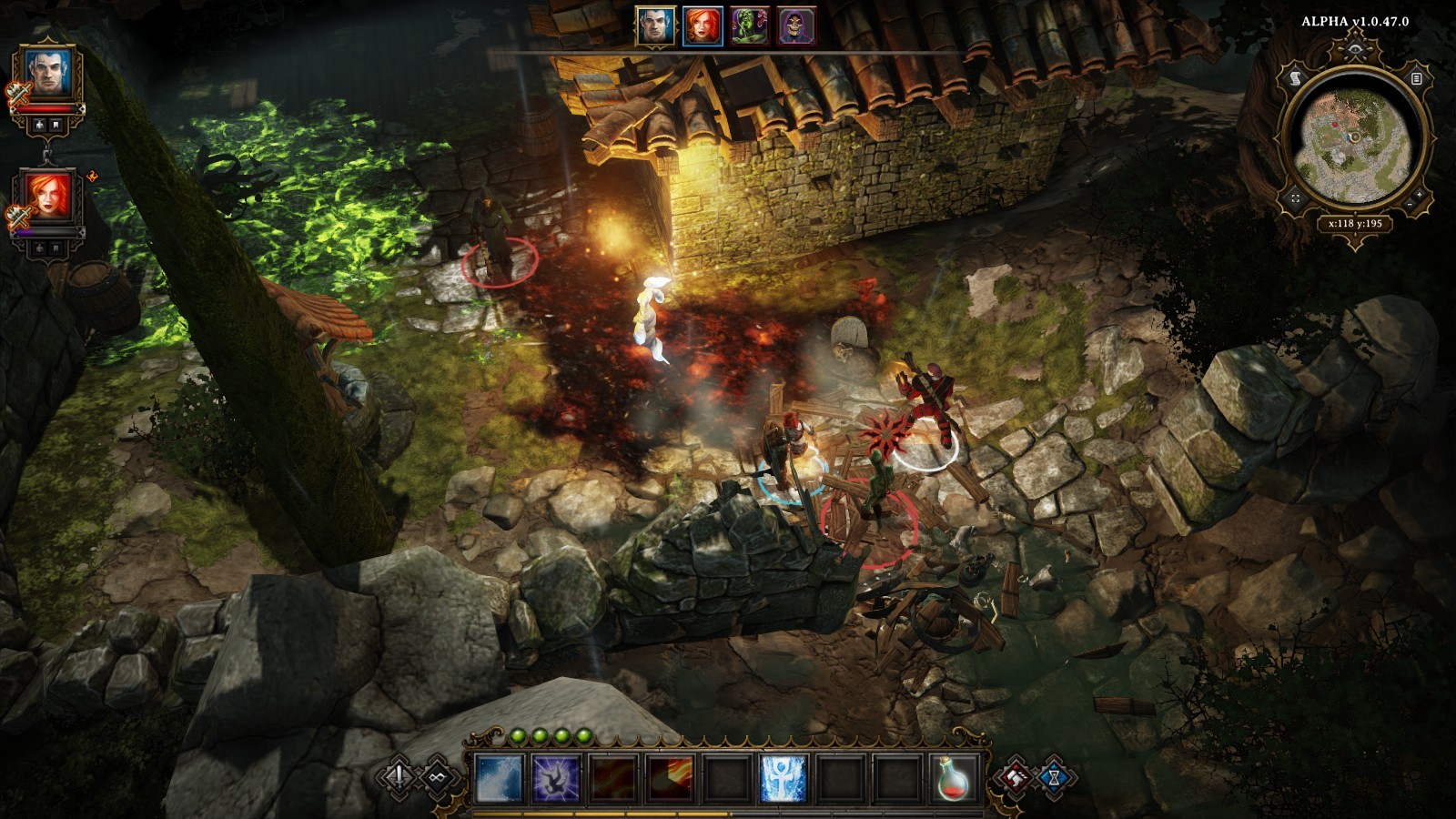Use the red potion in the hotbar

click(954, 779)
